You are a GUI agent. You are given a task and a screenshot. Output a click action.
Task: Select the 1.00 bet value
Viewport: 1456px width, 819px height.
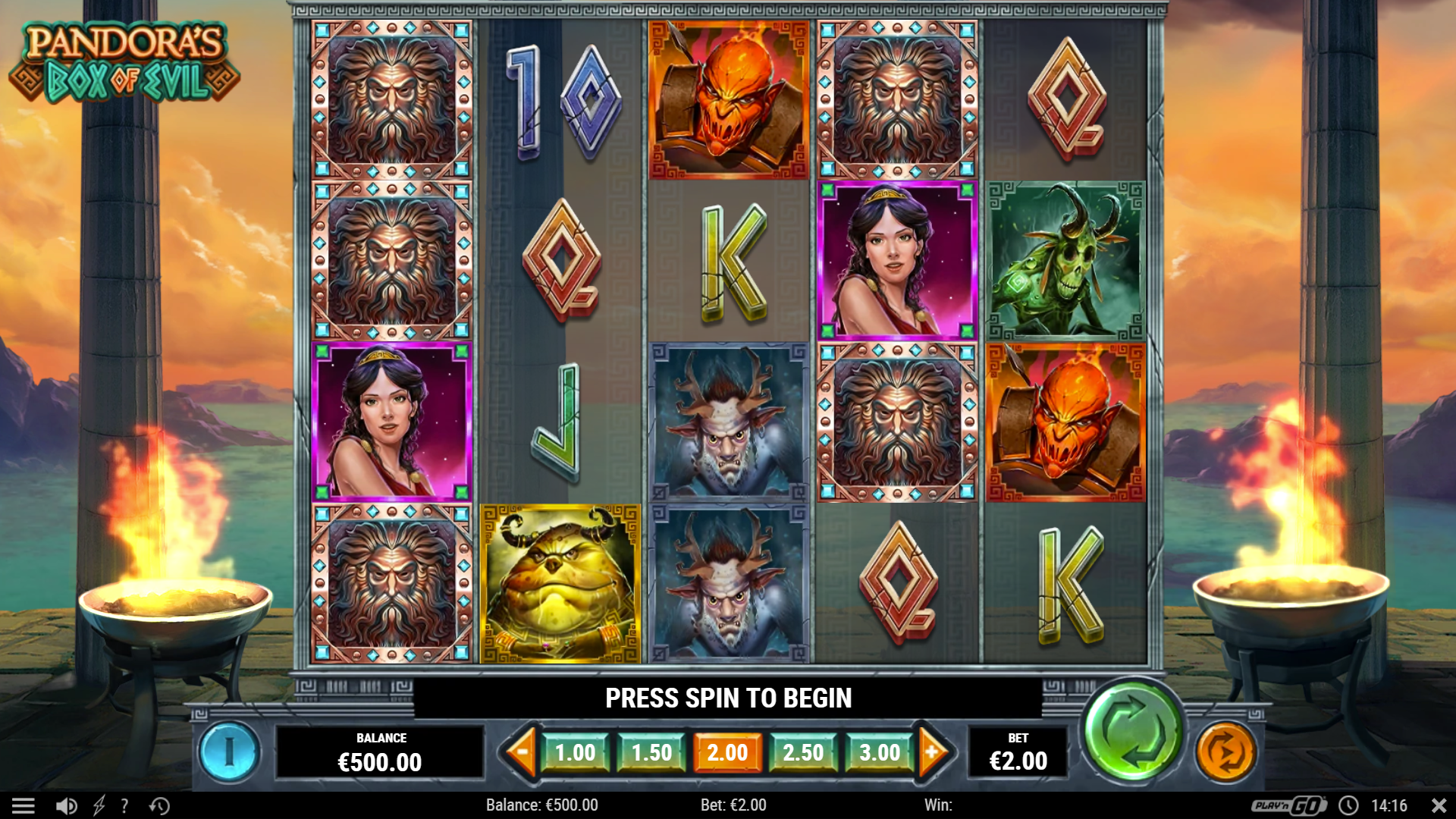[575, 752]
